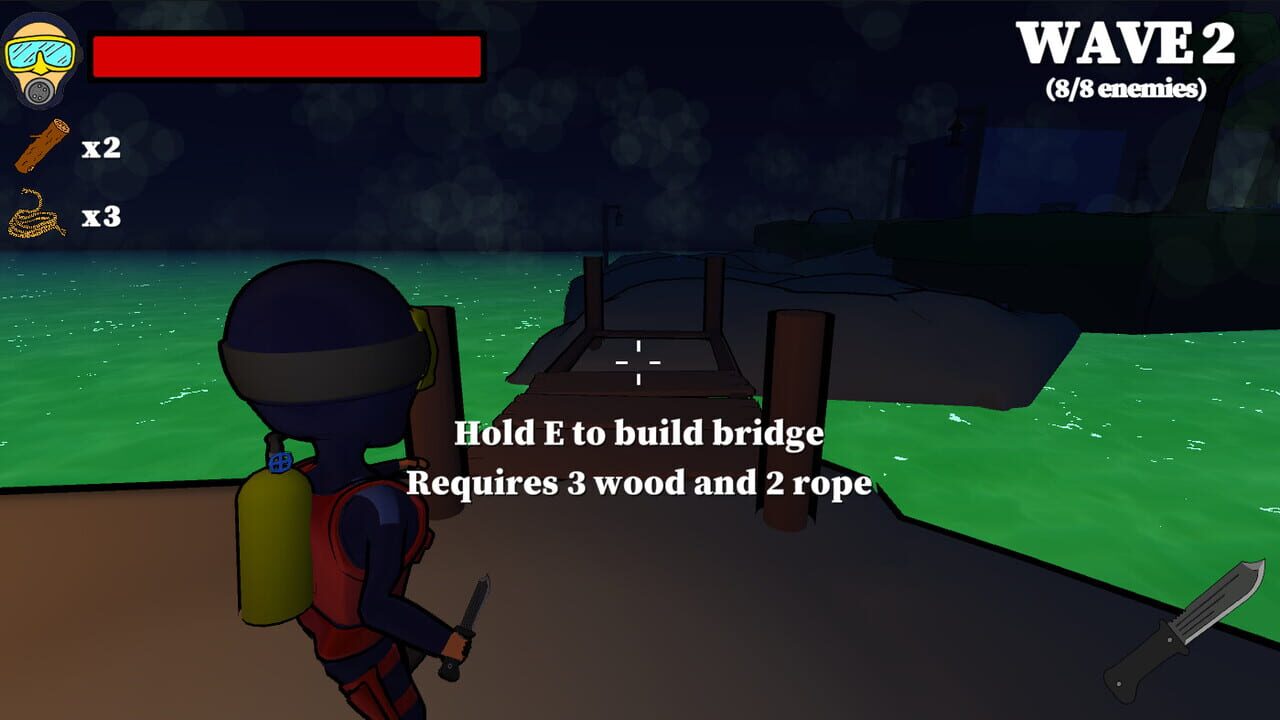Viewport: 1280px width, 720px height.
Task: Click the red health bar
Action: point(285,55)
